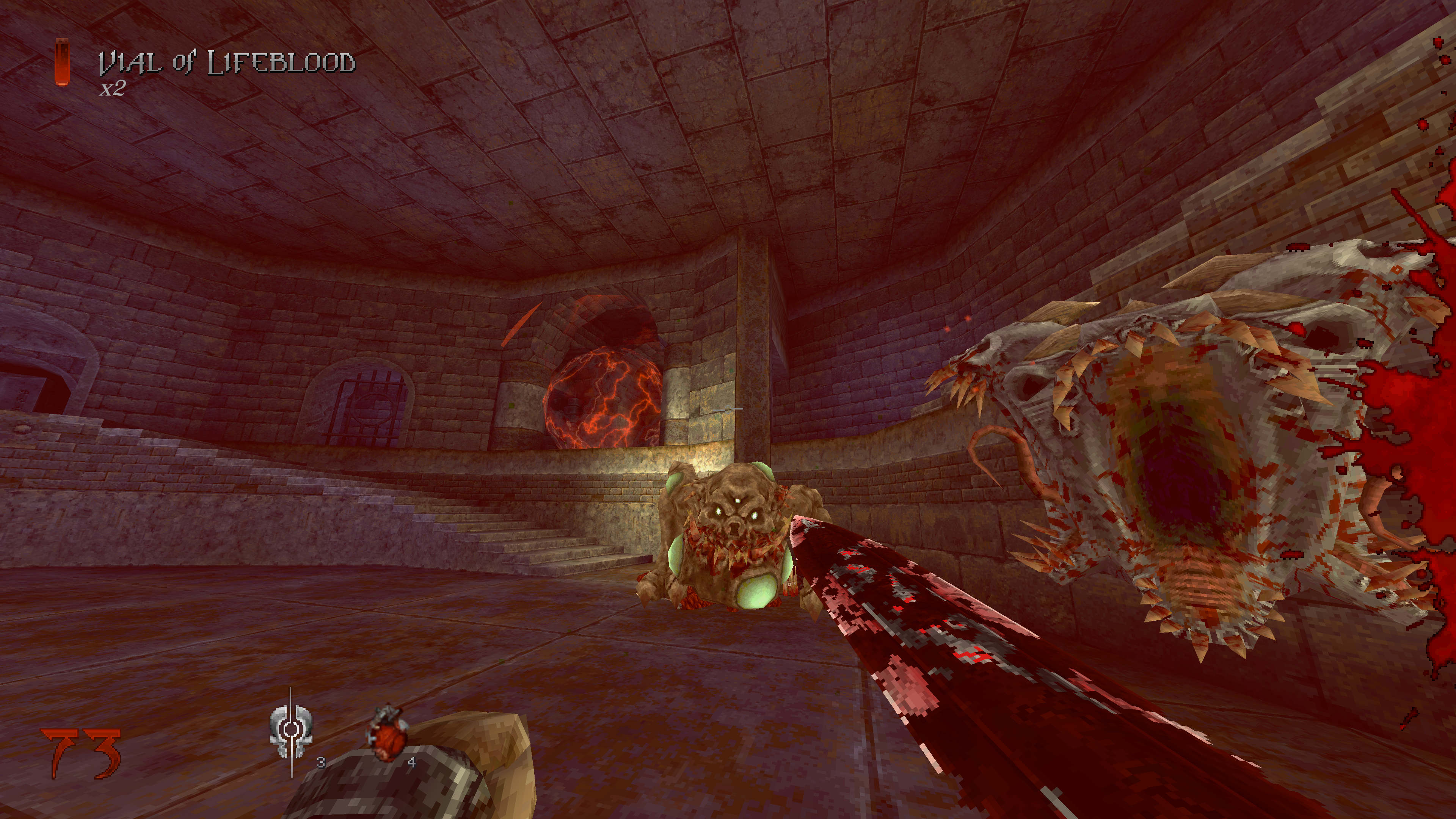1456x819 pixels.
Task: Use the red heart artifact item
Action: tap(387, 733)
